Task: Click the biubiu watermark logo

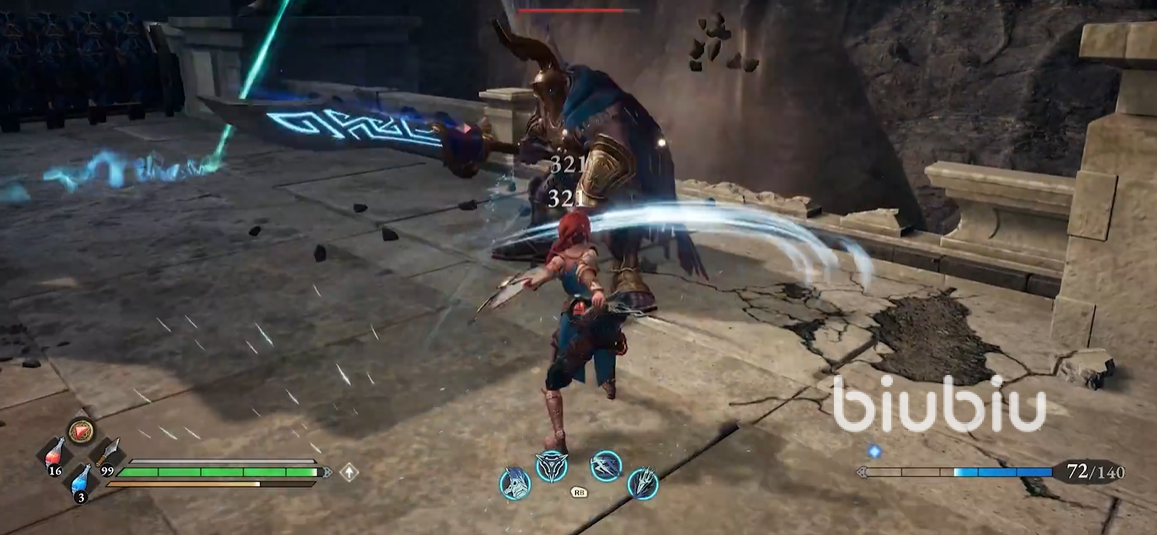Action: tap(939, 404)
